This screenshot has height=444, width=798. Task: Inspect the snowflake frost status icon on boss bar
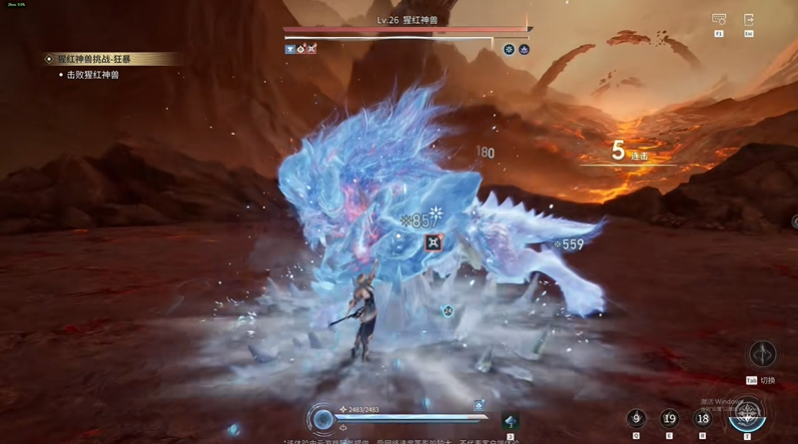click(509, 49)
